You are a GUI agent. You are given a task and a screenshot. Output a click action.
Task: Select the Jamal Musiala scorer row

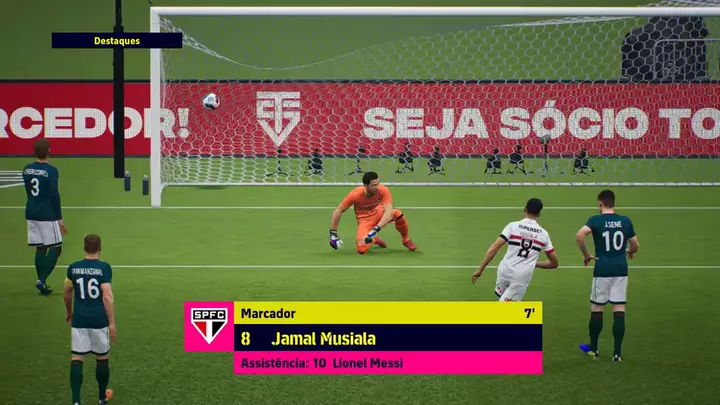(387, 338)
